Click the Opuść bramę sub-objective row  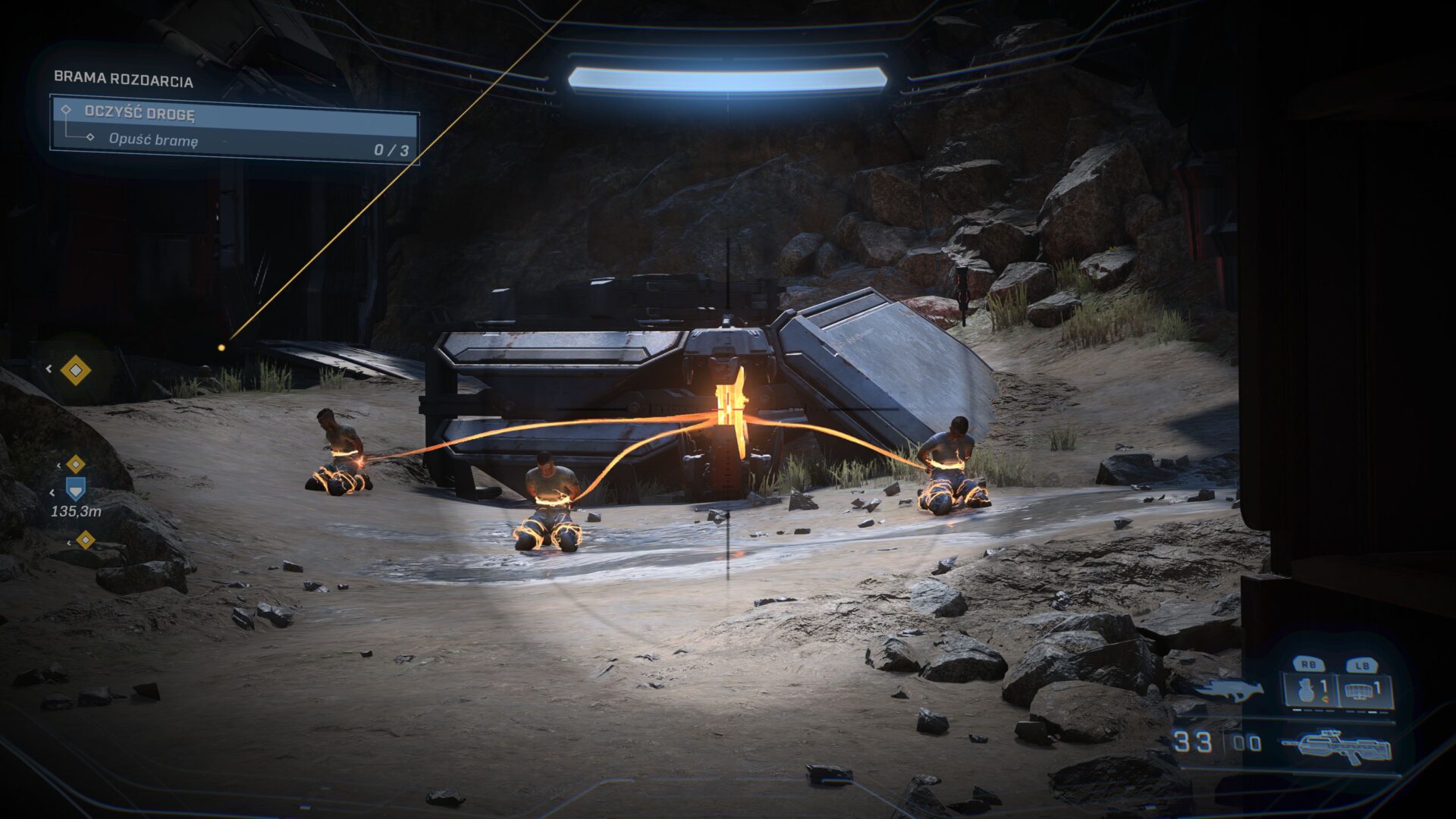235,140
